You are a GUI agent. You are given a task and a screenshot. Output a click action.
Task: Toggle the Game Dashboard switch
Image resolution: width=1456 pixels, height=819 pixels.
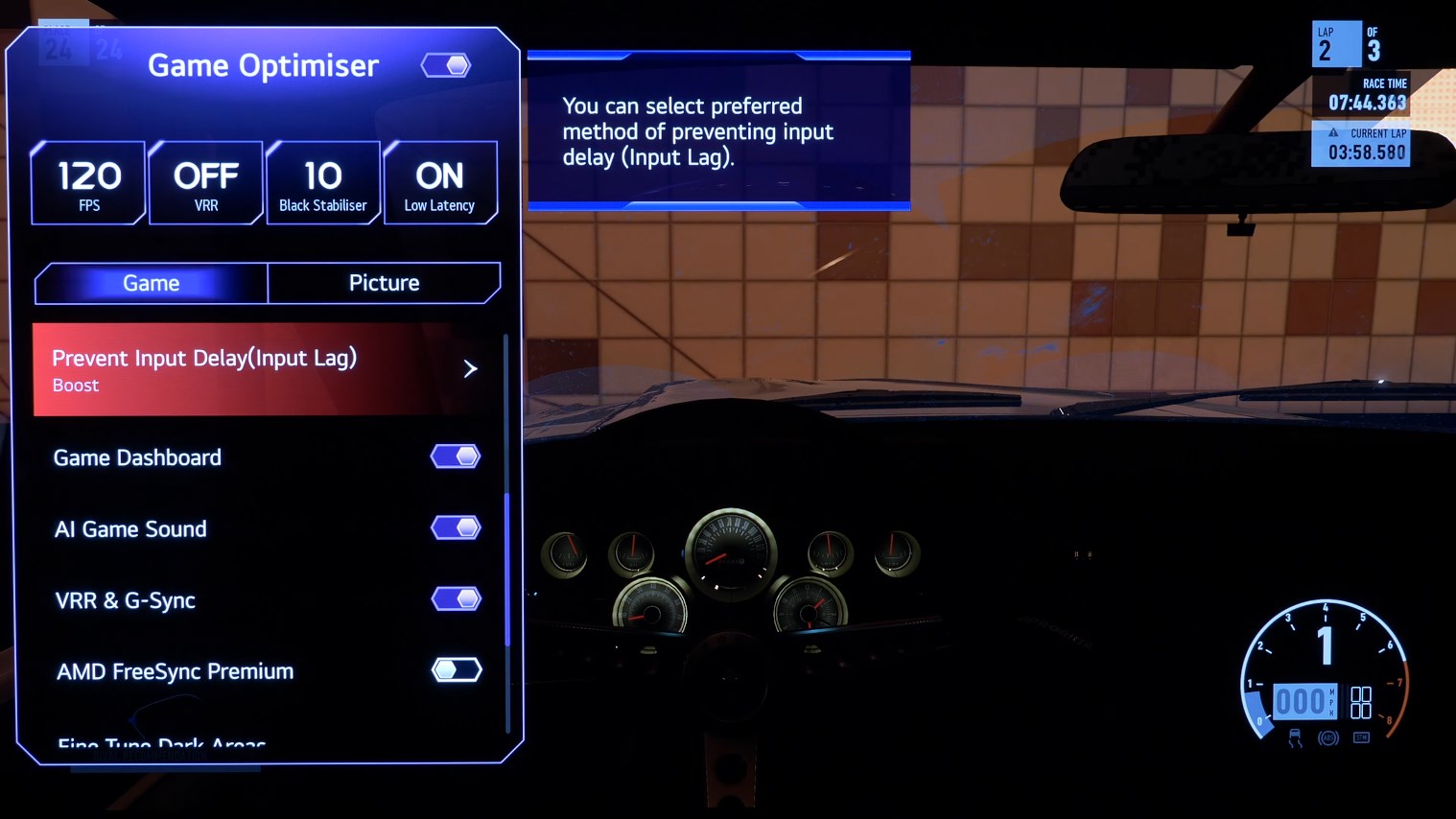coord(456,456)
